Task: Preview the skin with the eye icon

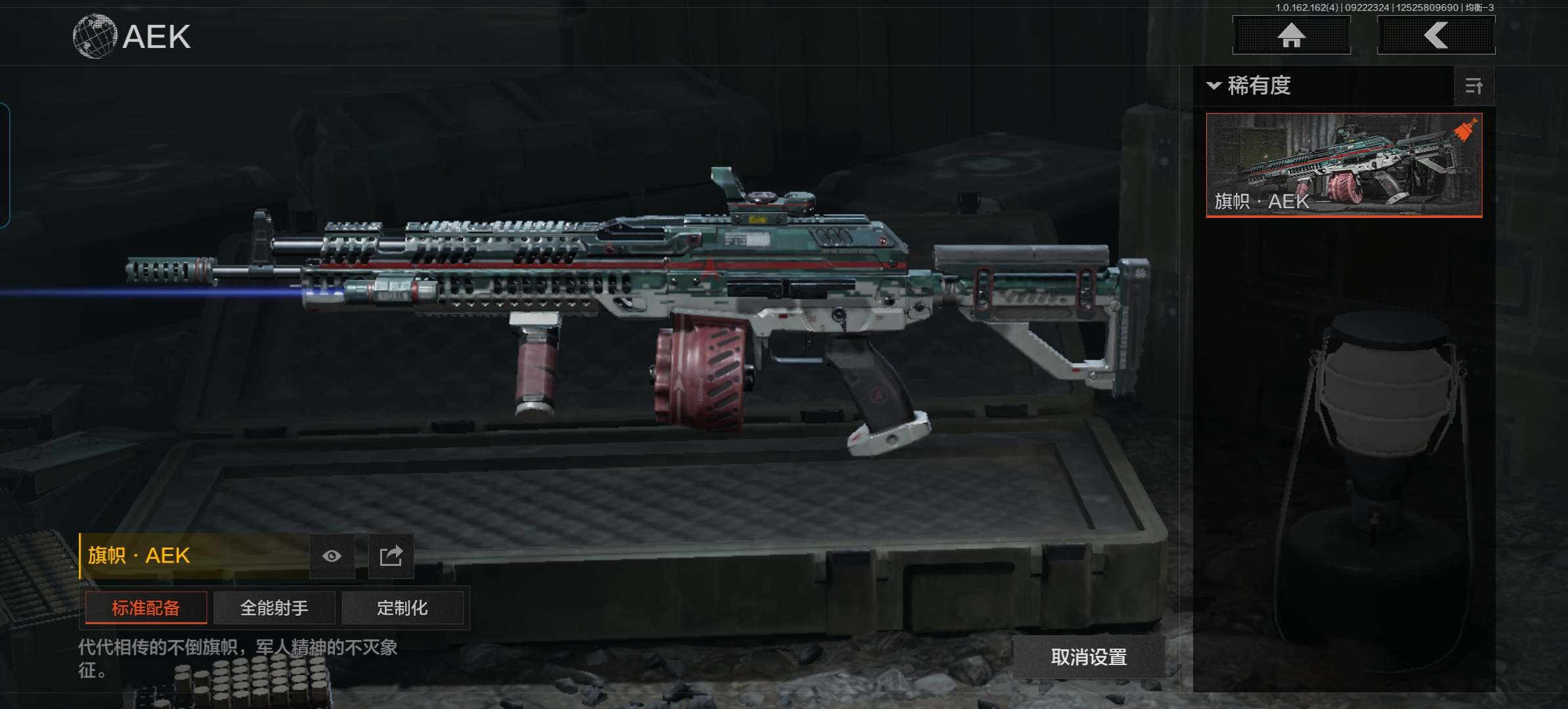Action: point(332,556)
